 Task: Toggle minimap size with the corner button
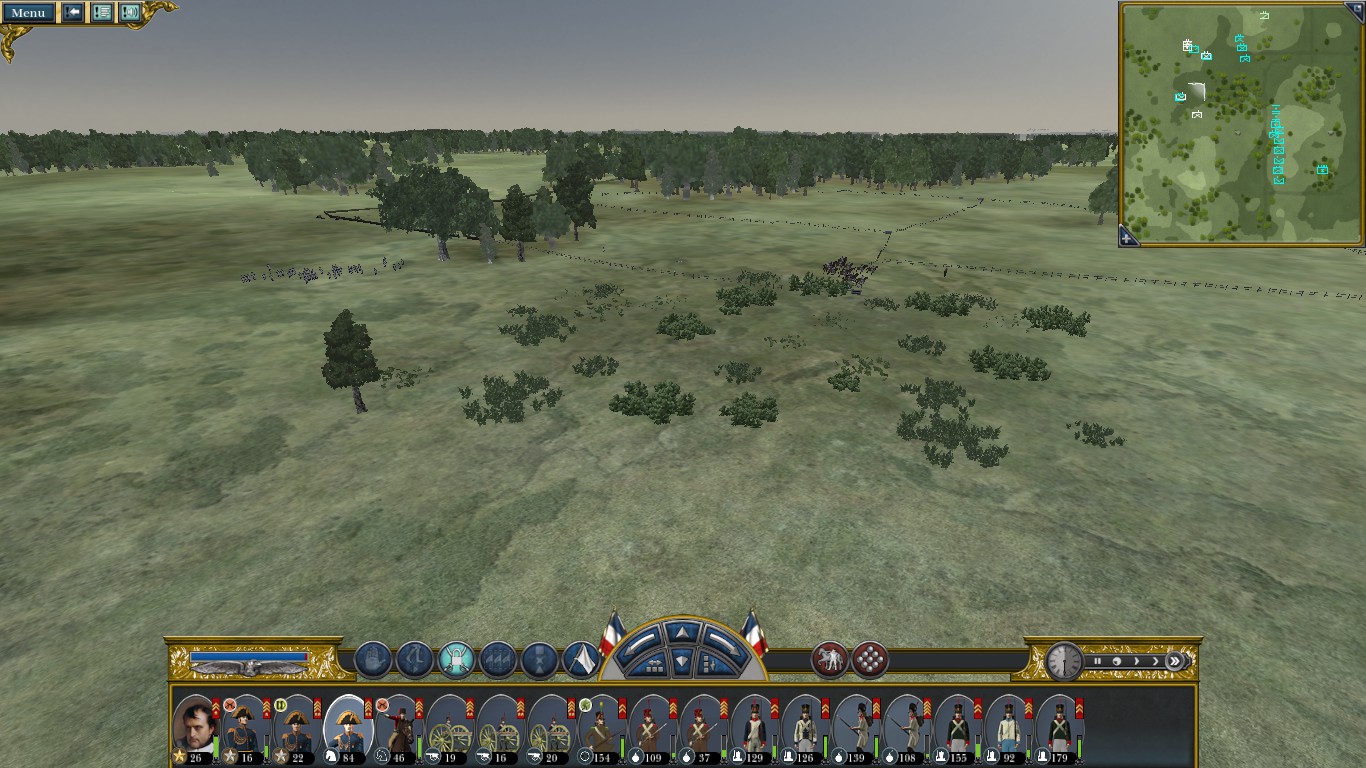click(1356, 6)
